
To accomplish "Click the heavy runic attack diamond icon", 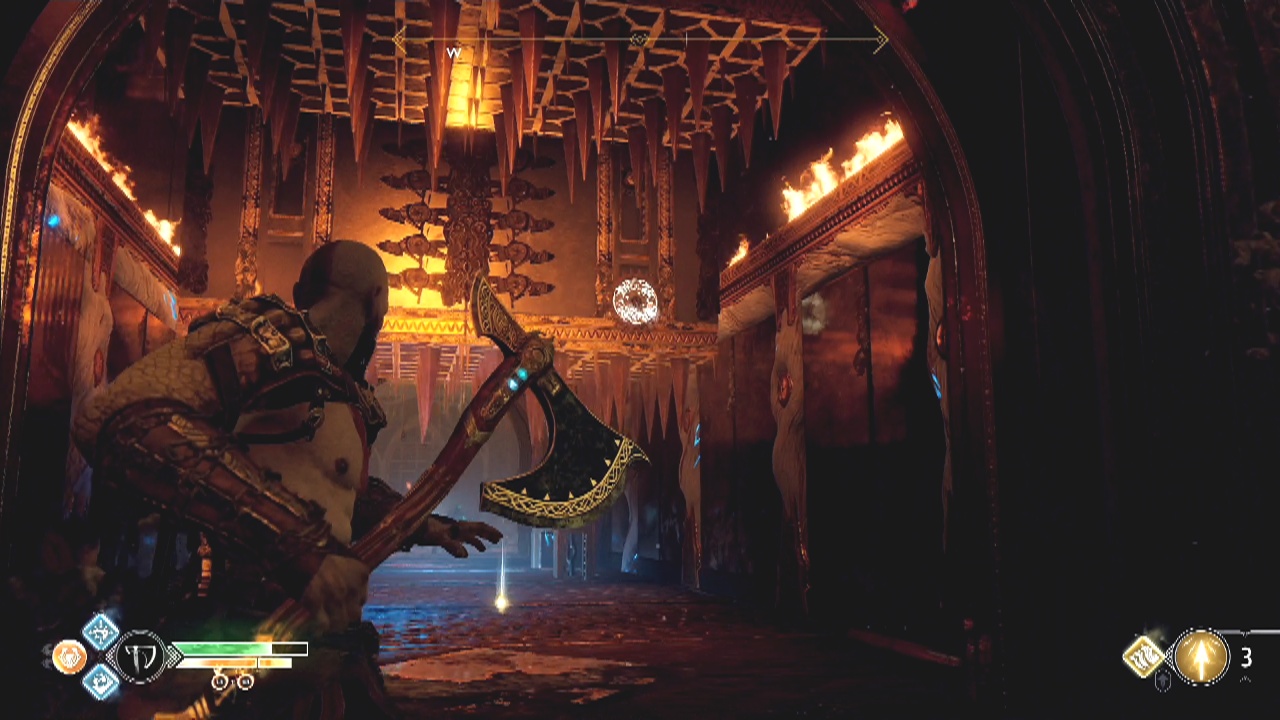I will point(100,682).
